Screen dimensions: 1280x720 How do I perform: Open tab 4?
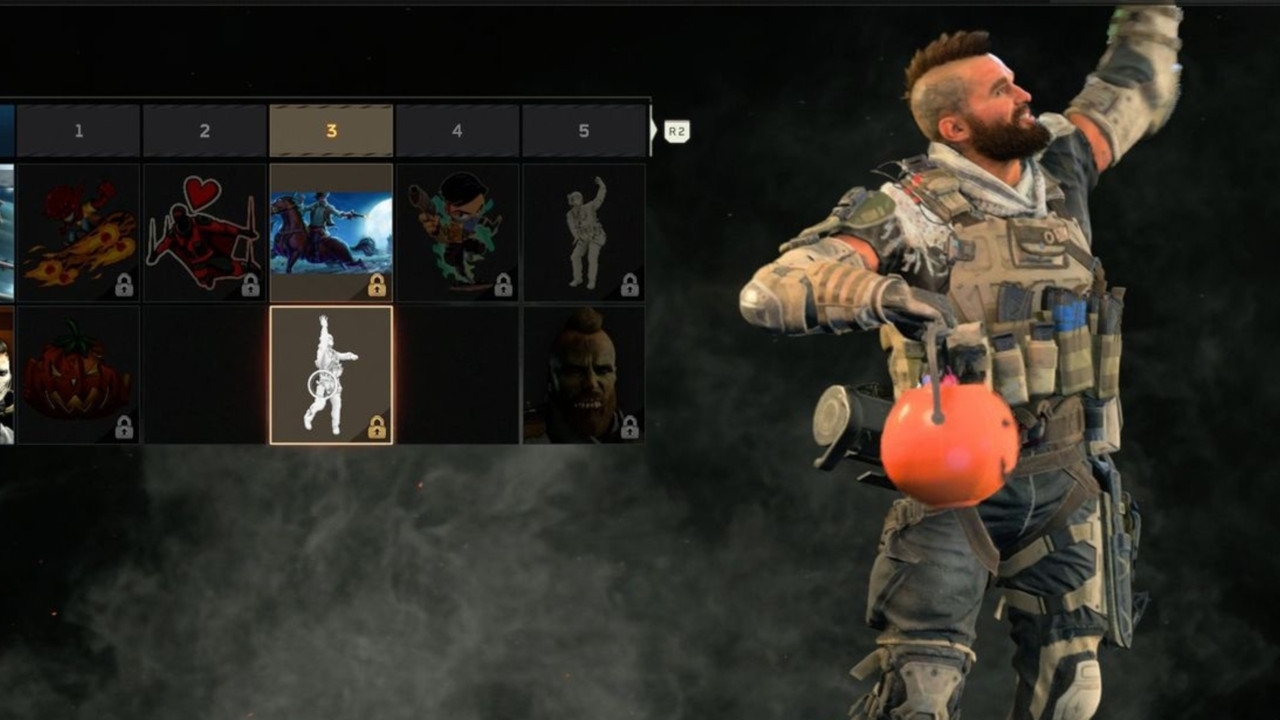point(459,128)
